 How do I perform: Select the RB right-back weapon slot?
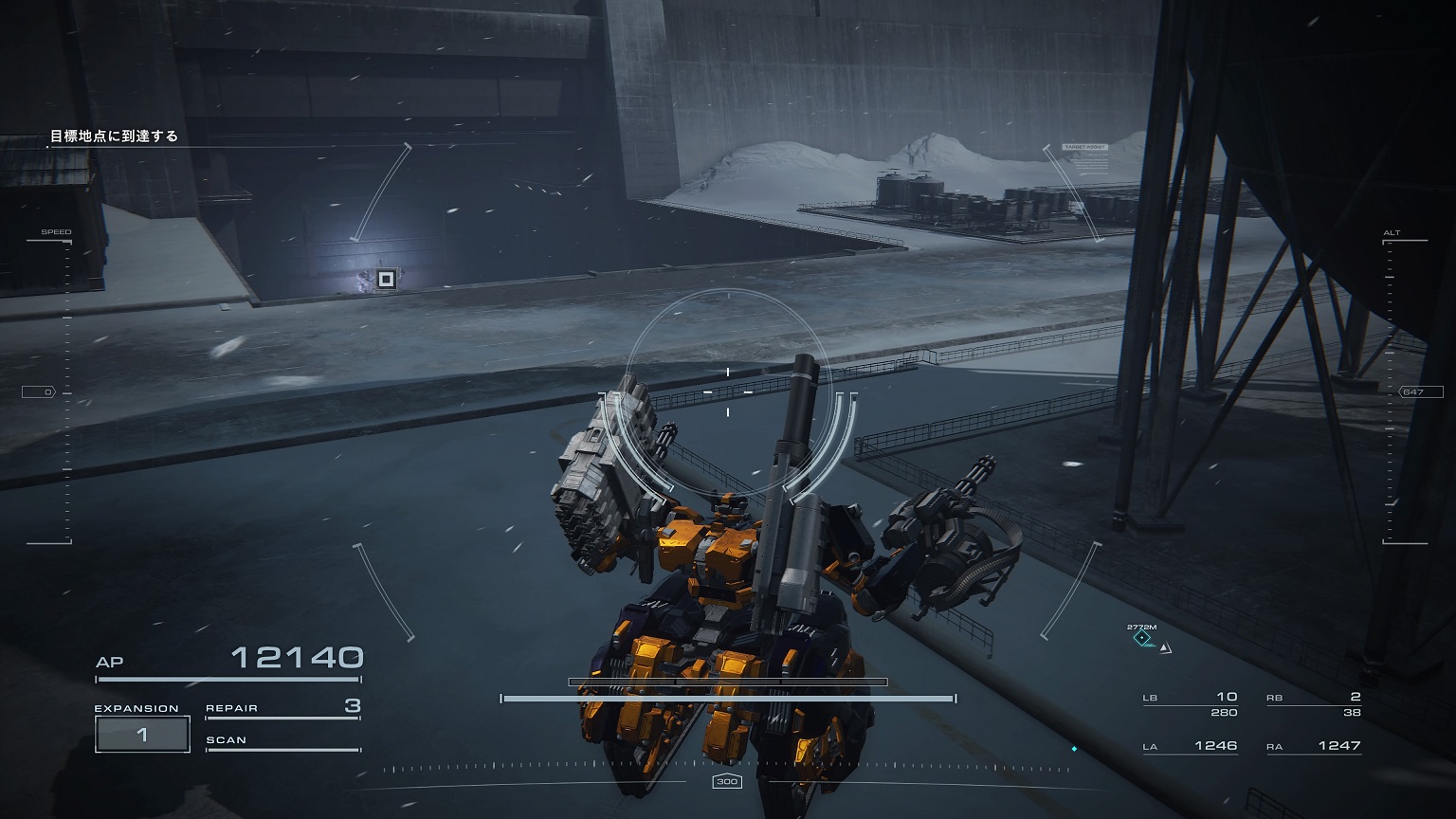[x=1313, y=703]
